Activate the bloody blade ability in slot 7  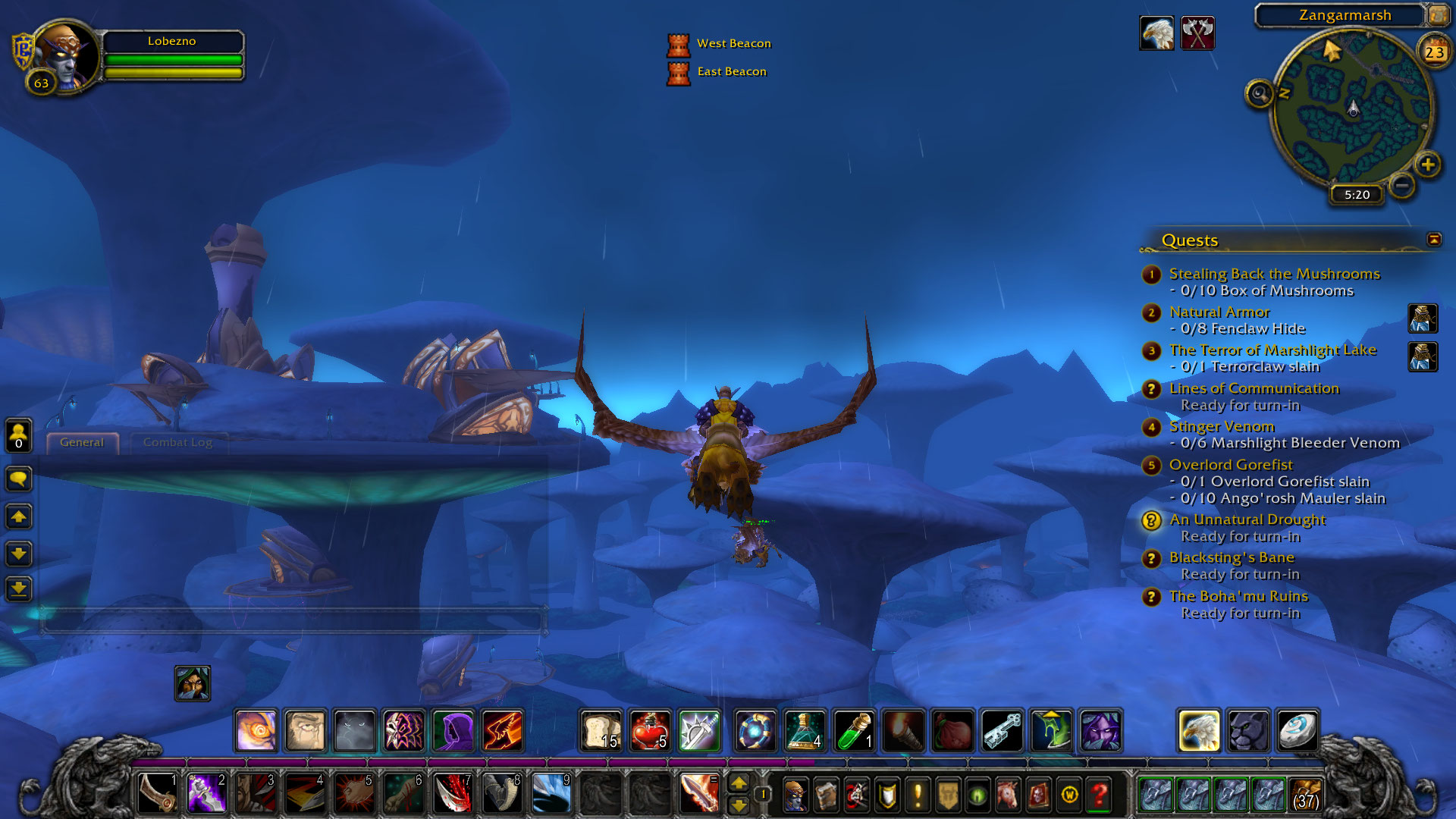pyautogui.click(x=453, y=795)
